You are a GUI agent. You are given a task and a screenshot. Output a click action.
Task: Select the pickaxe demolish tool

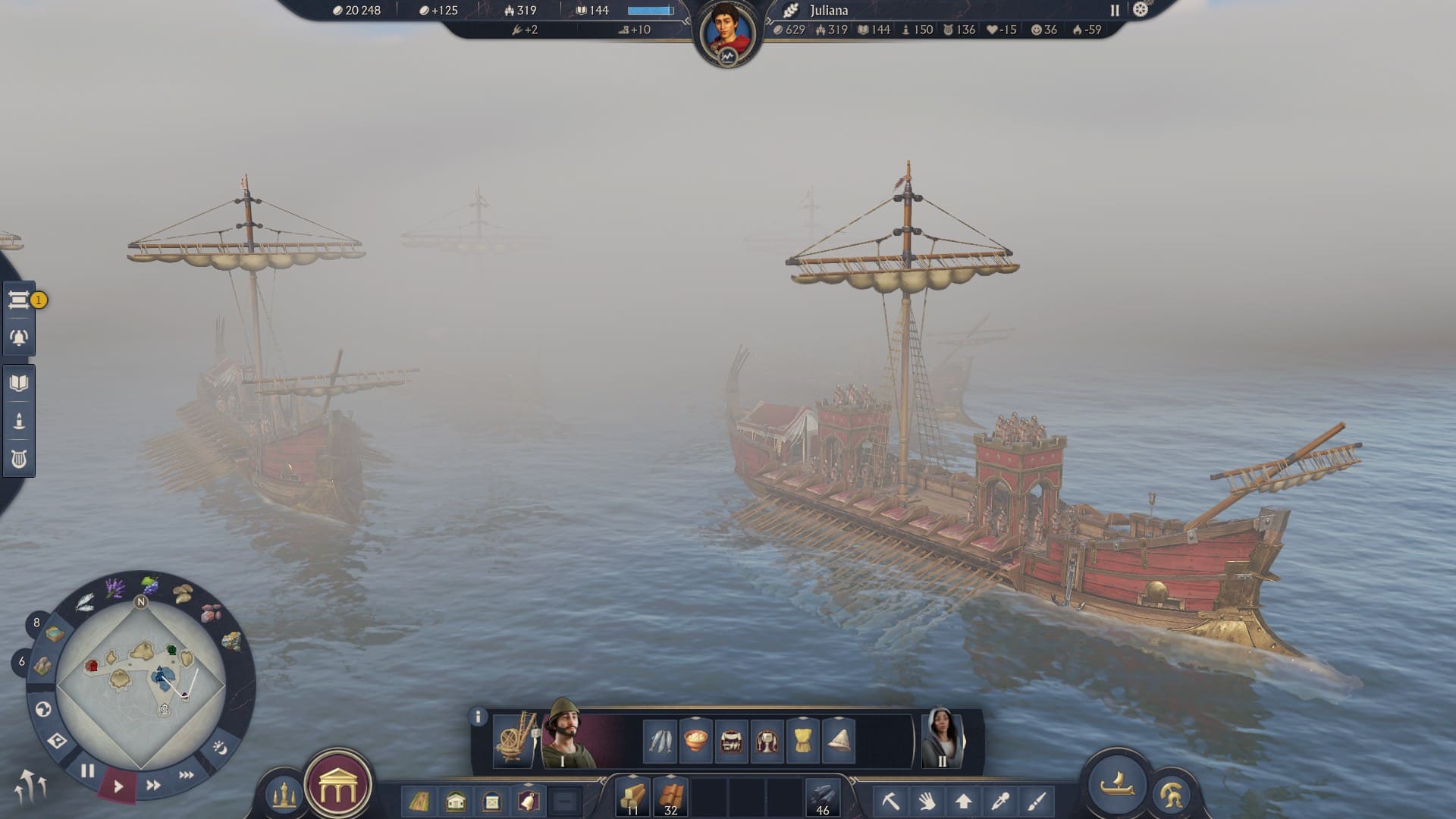(x=891, y=800)
